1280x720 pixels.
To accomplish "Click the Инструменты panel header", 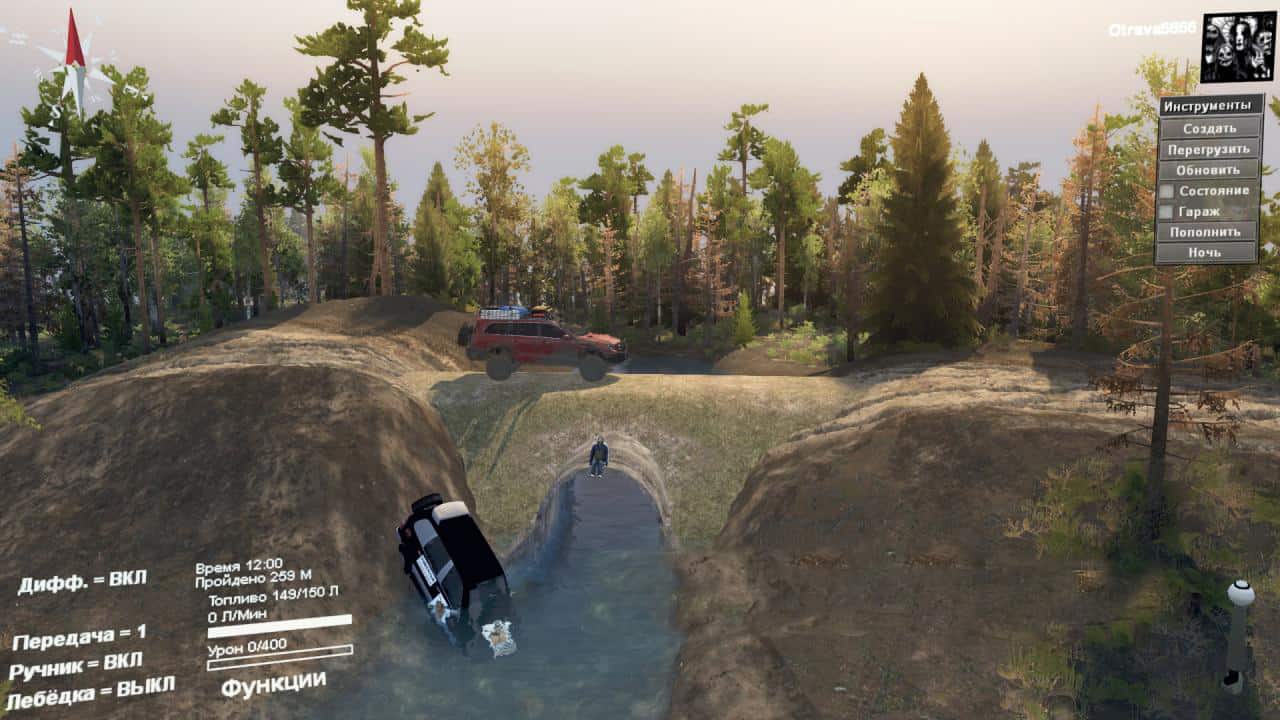I will pyautogui.click(x=1209, y=106).
